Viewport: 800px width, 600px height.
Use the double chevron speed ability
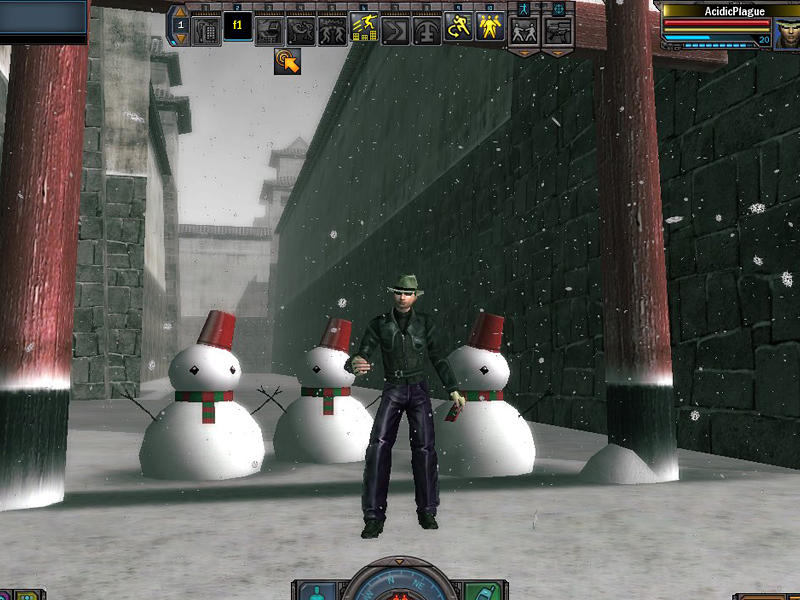[396, 30]
